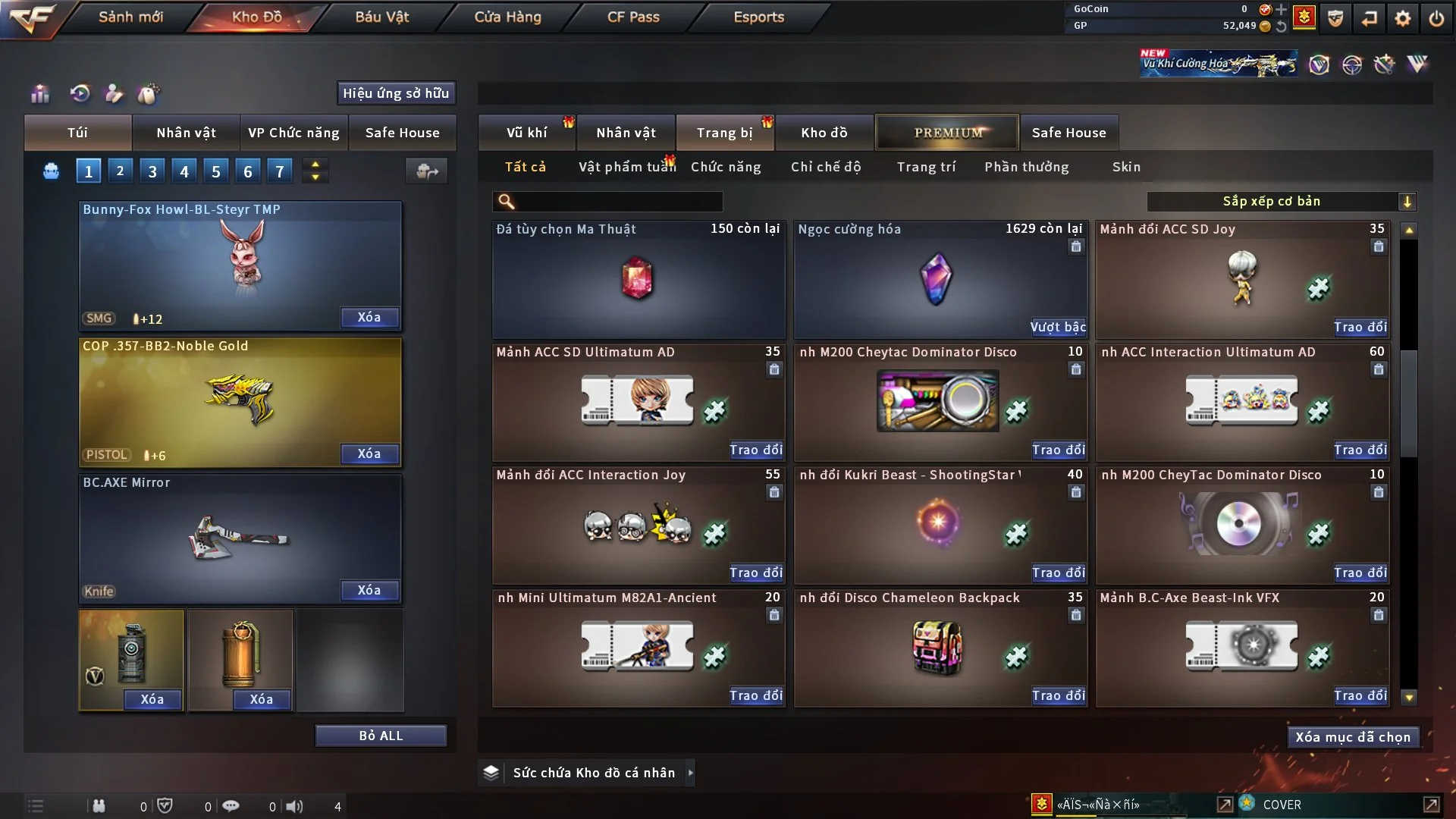The image size is (1456, 819).
Task: Open the Cửa Hàng shop menu
Action: point(507,17)
